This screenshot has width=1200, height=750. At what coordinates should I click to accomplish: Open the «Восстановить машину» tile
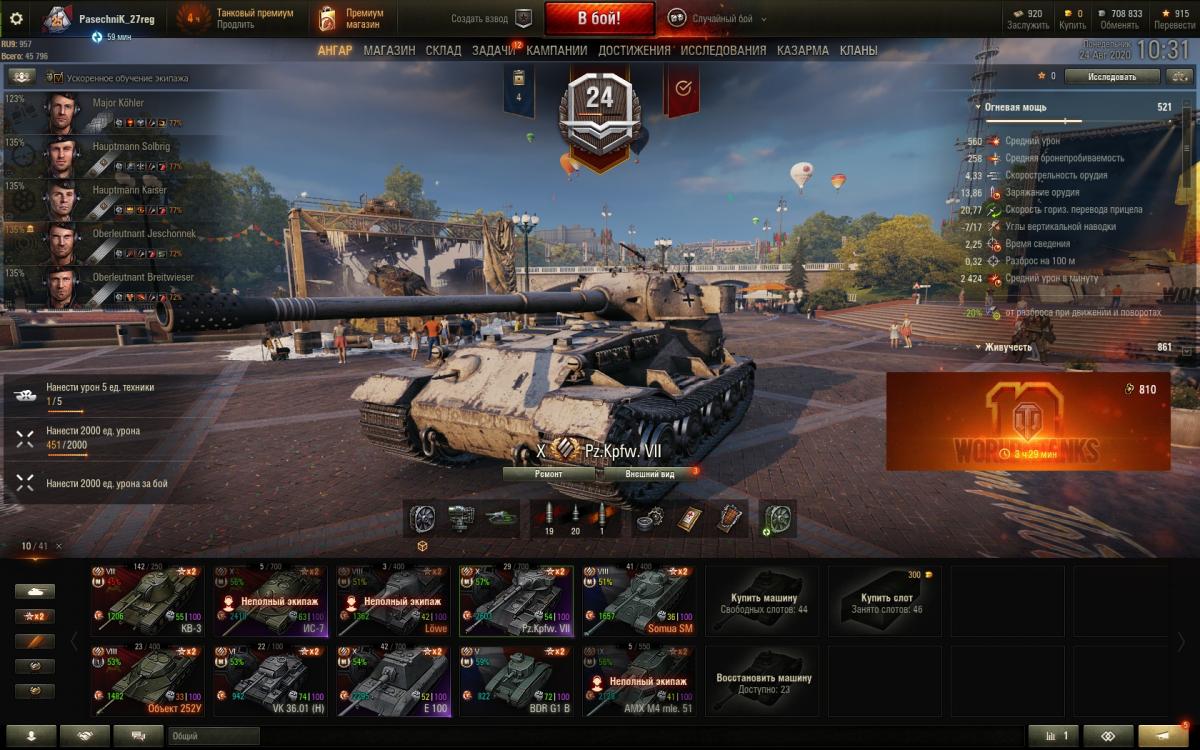(x=762, y=681)
